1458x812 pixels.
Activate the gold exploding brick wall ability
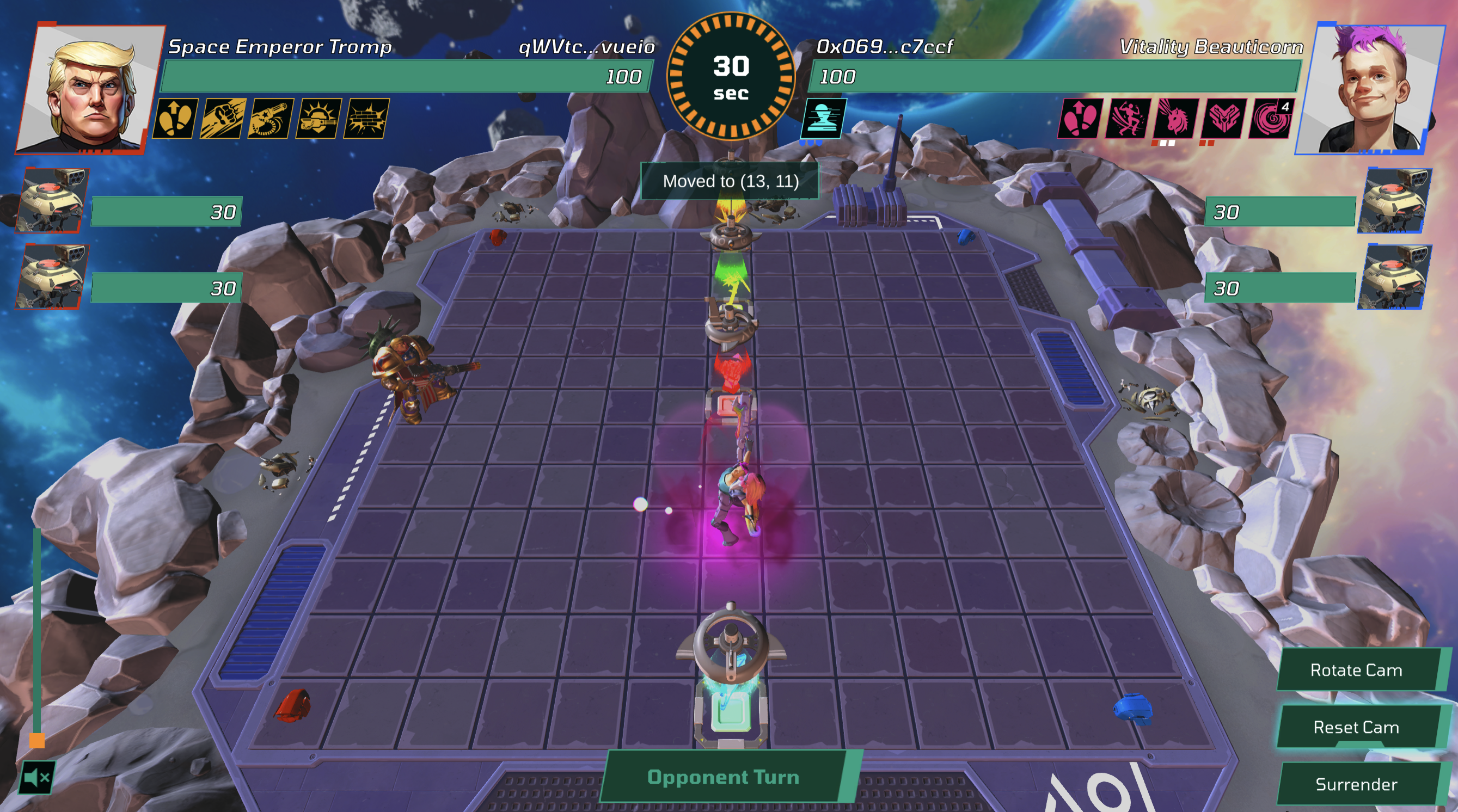point(366,118)
